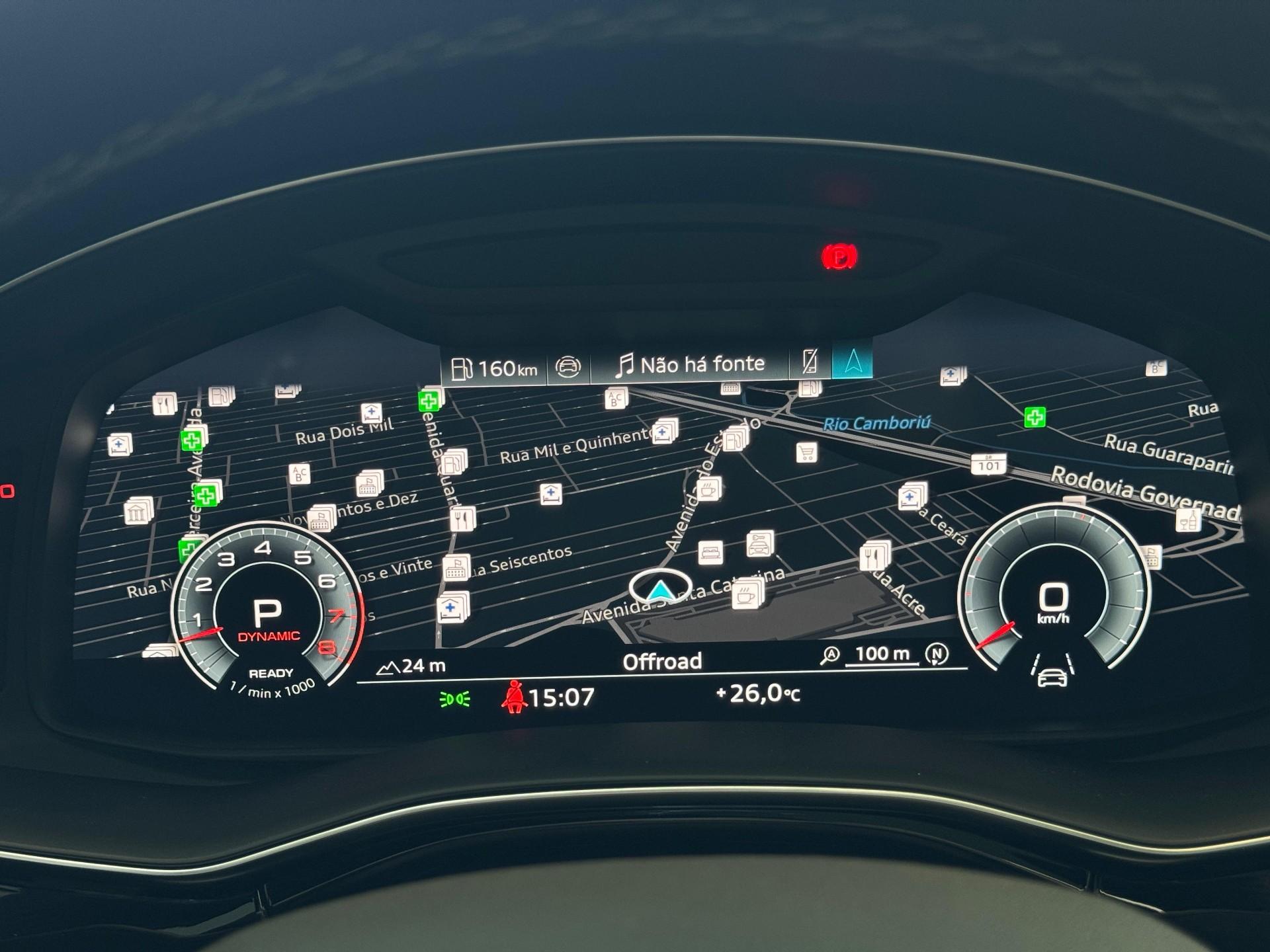Click the auto-zoom magnifier icon
The image size is (1270, 952).
(x=829, y=655)
